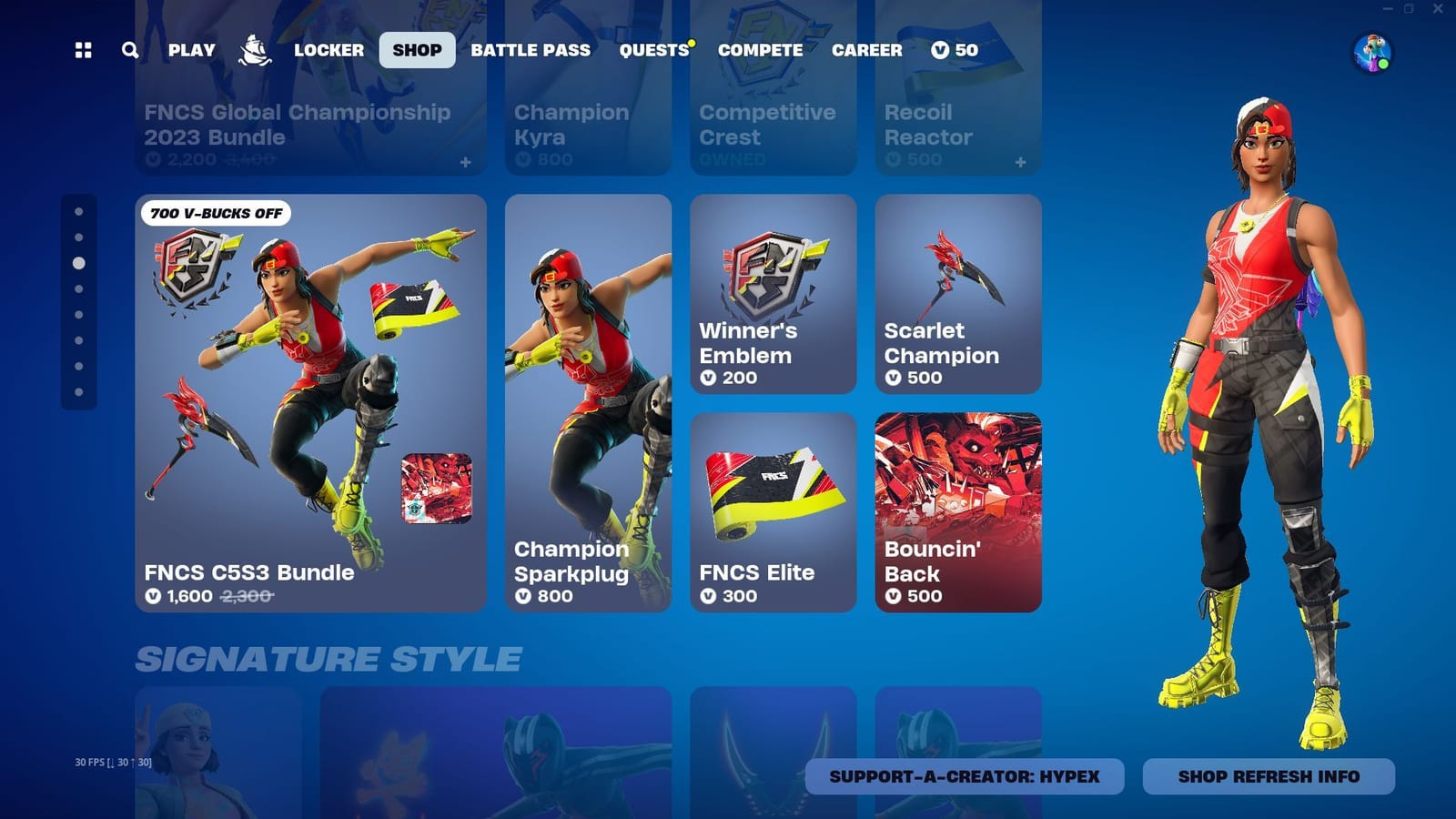Open SHOP REFRESH INFO
The height and width of the screenshot is (819, 1456).
click(1269, 777)
